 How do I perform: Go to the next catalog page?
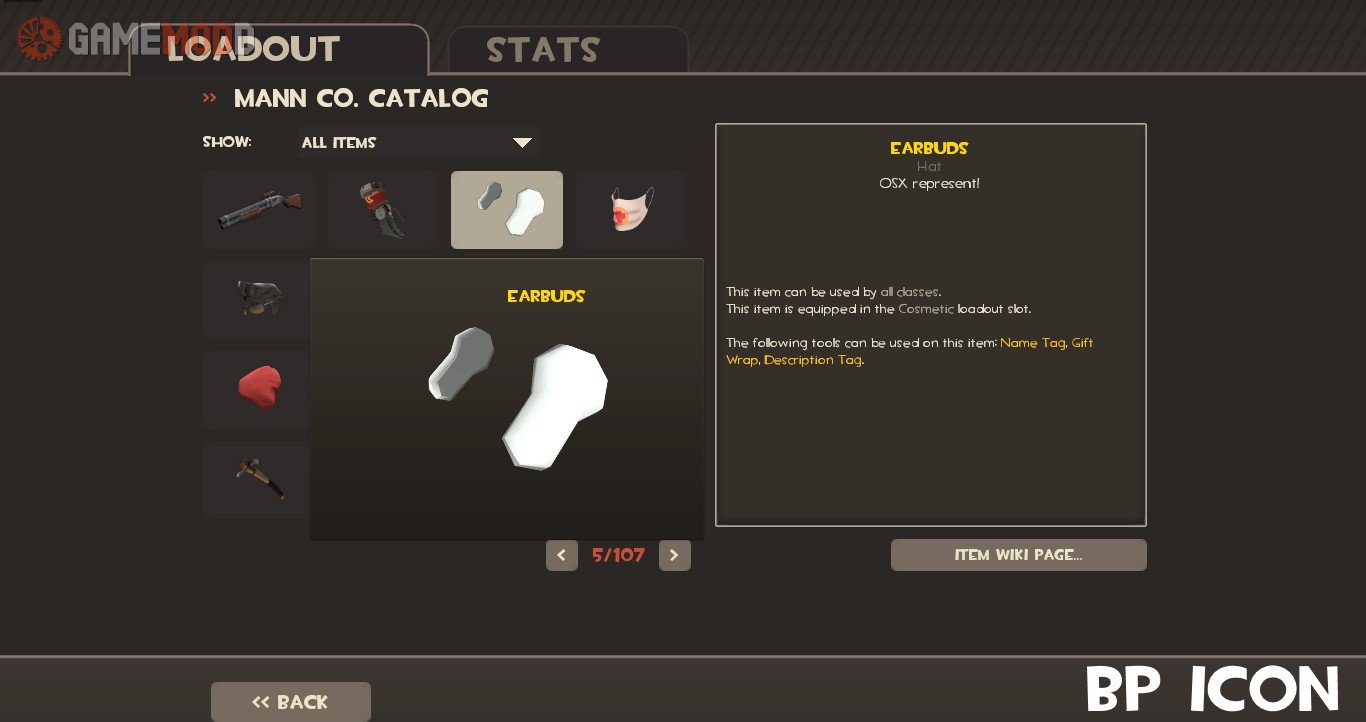click(x=675, y=555)
